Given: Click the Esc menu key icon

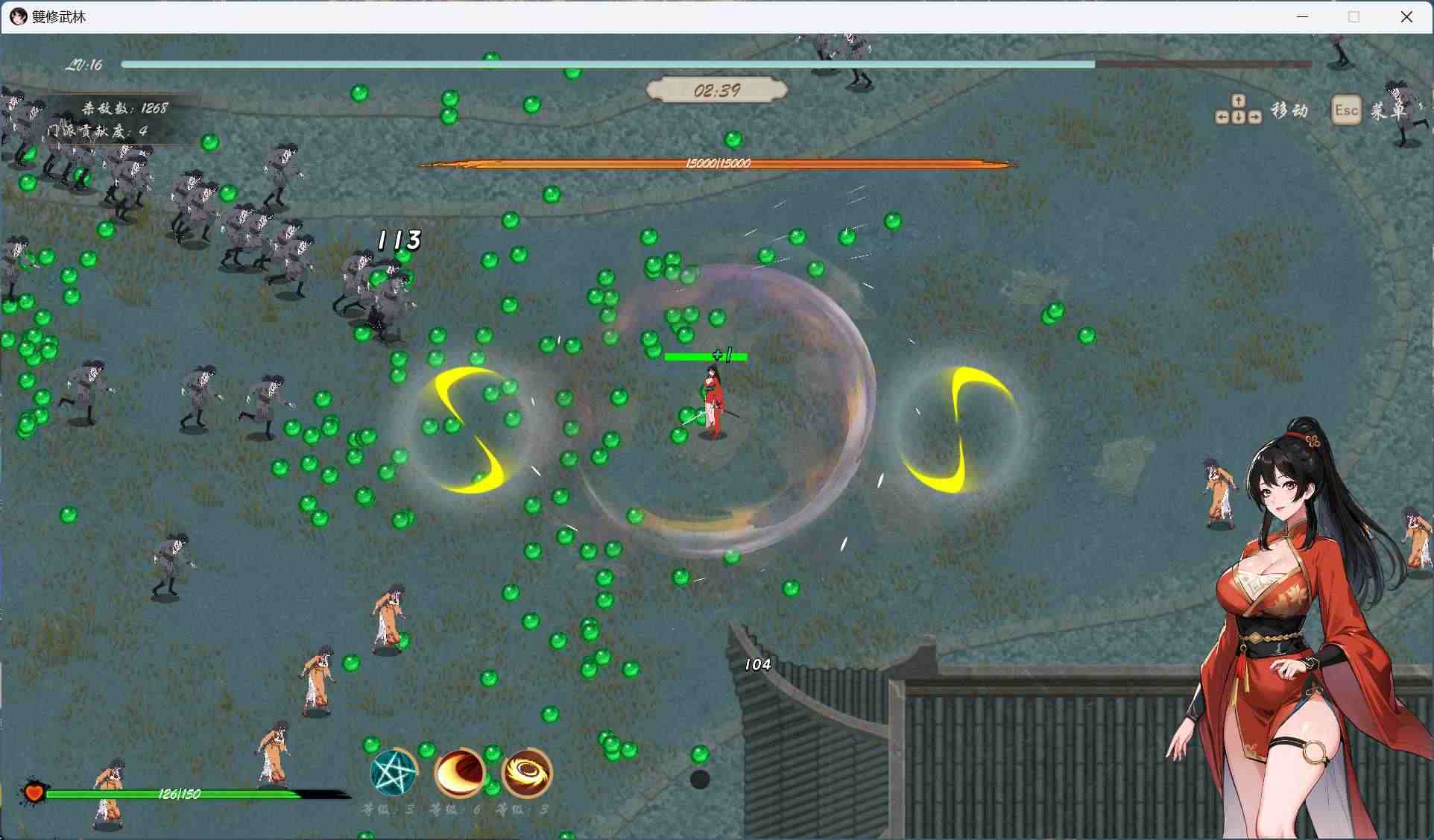Looking at the screenshot, I should tap(1346, 110).
